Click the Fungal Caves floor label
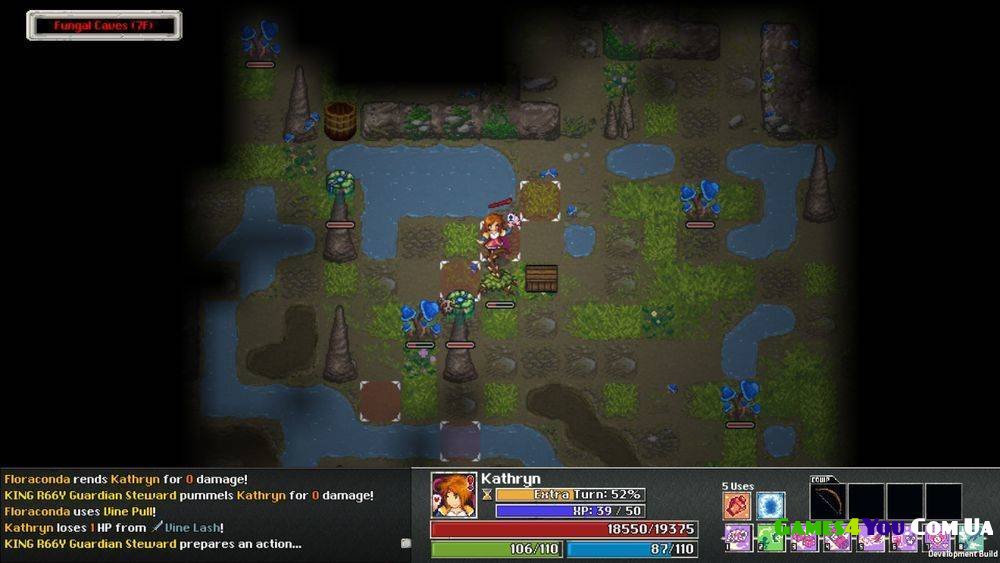The height and width of the screenshot is (563, 1000). tap(104, 25)
